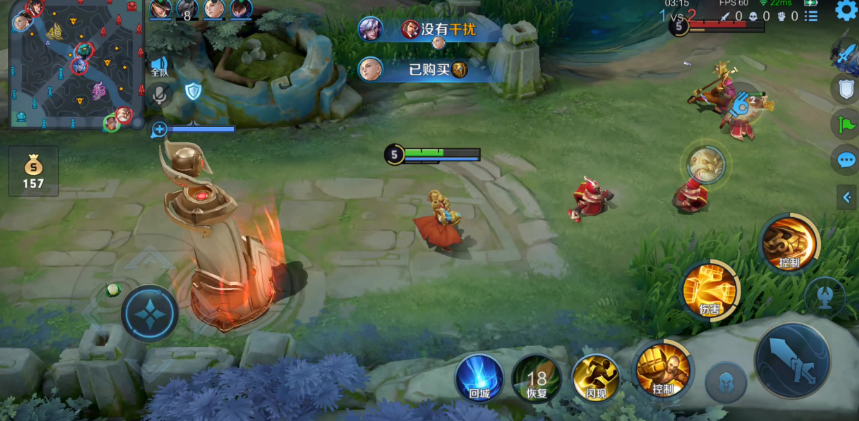
Task: Tap the helmet target-hero button
Action: [726, 382]
